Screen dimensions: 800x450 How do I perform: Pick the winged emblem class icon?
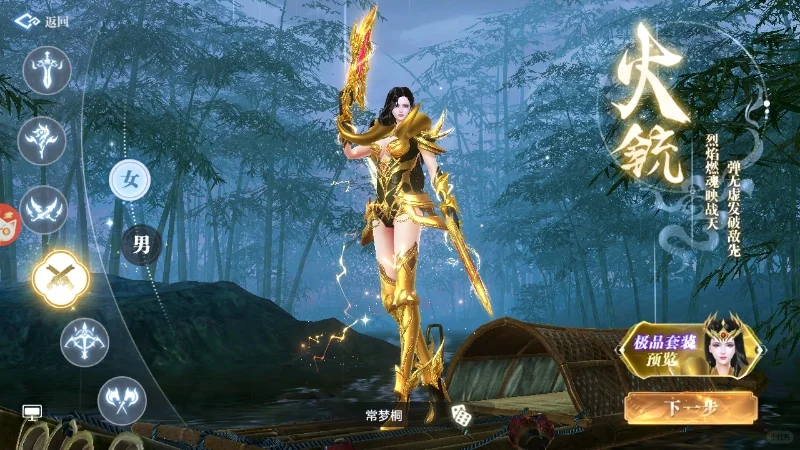[x=43, y=209]
